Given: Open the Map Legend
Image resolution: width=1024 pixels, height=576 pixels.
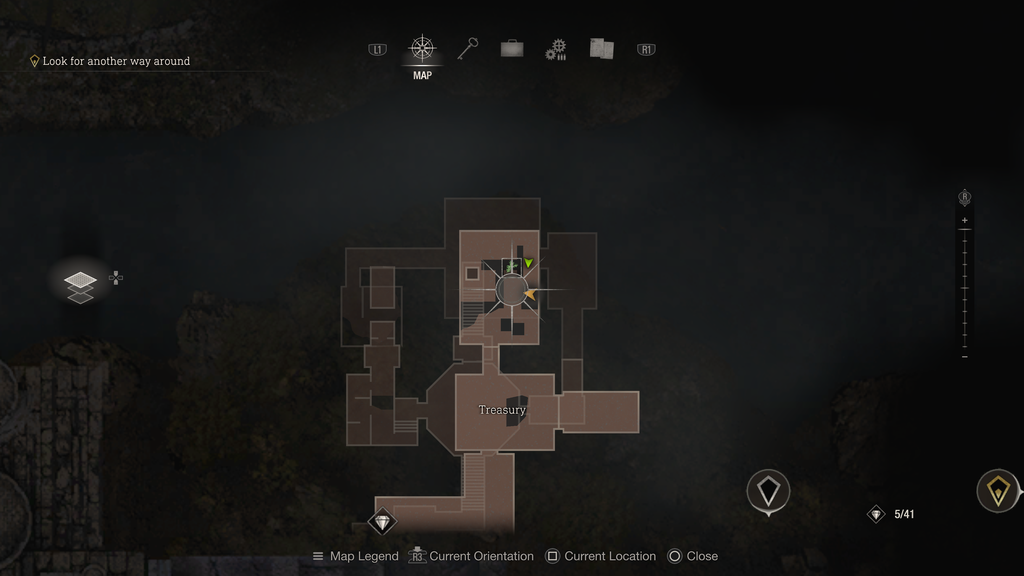Looking at the screenshot, I should tap(355, 556).
